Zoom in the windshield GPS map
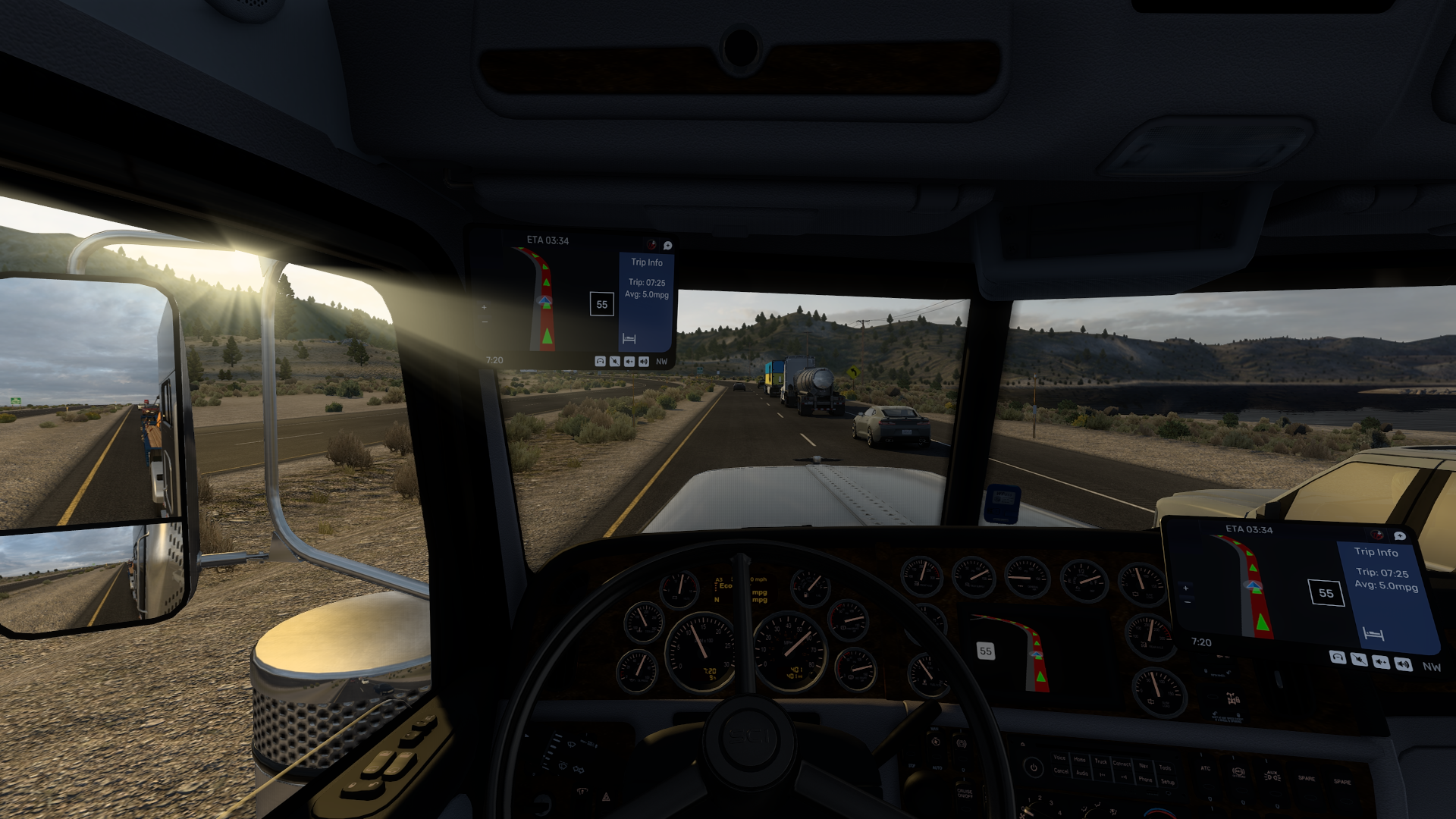Viewport: 1456px width, 819px height. pos(484,307)
